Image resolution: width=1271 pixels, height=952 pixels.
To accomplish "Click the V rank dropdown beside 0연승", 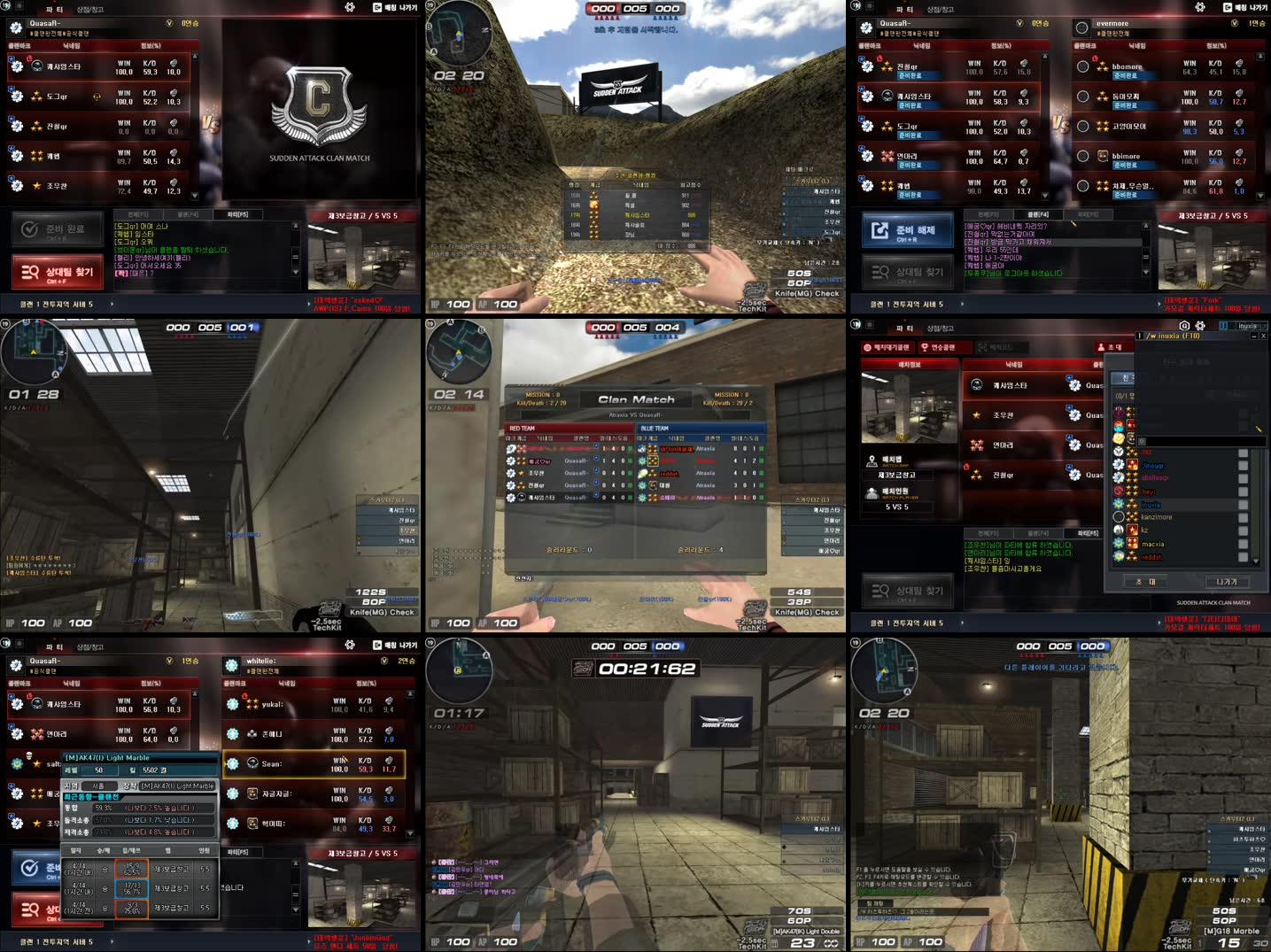I will 169,22.
